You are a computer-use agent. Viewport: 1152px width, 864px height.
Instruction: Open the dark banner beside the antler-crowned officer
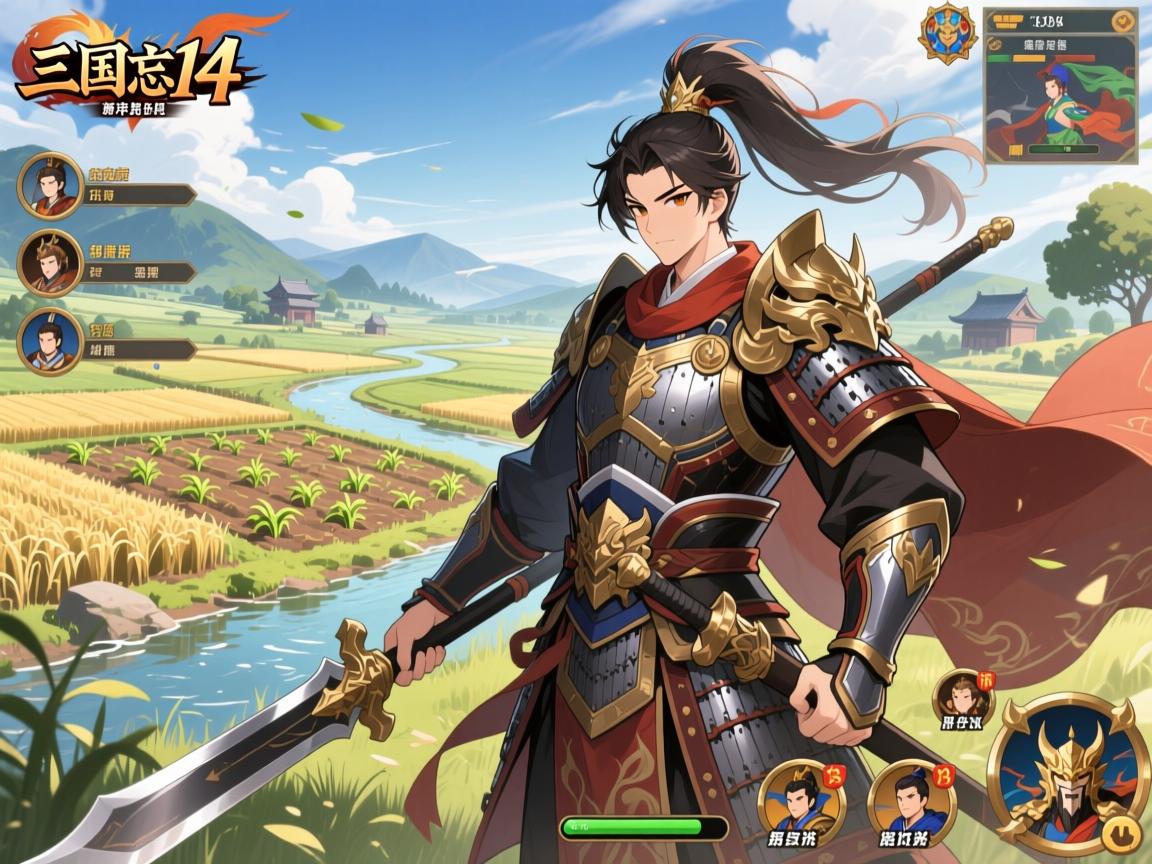coord(138,272)
